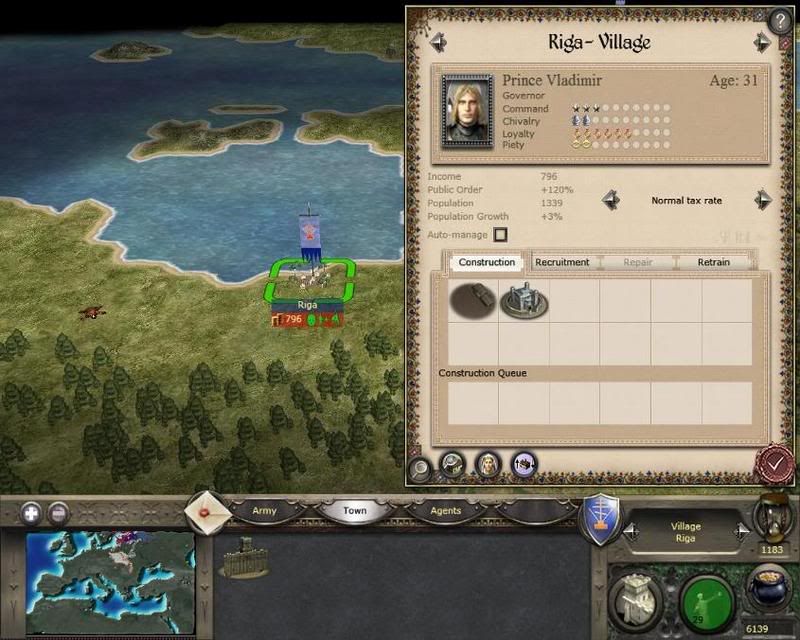This screenshot has width=800, height=640.
Task: Raise the tax rate with the right arrow
Action: 763,200
